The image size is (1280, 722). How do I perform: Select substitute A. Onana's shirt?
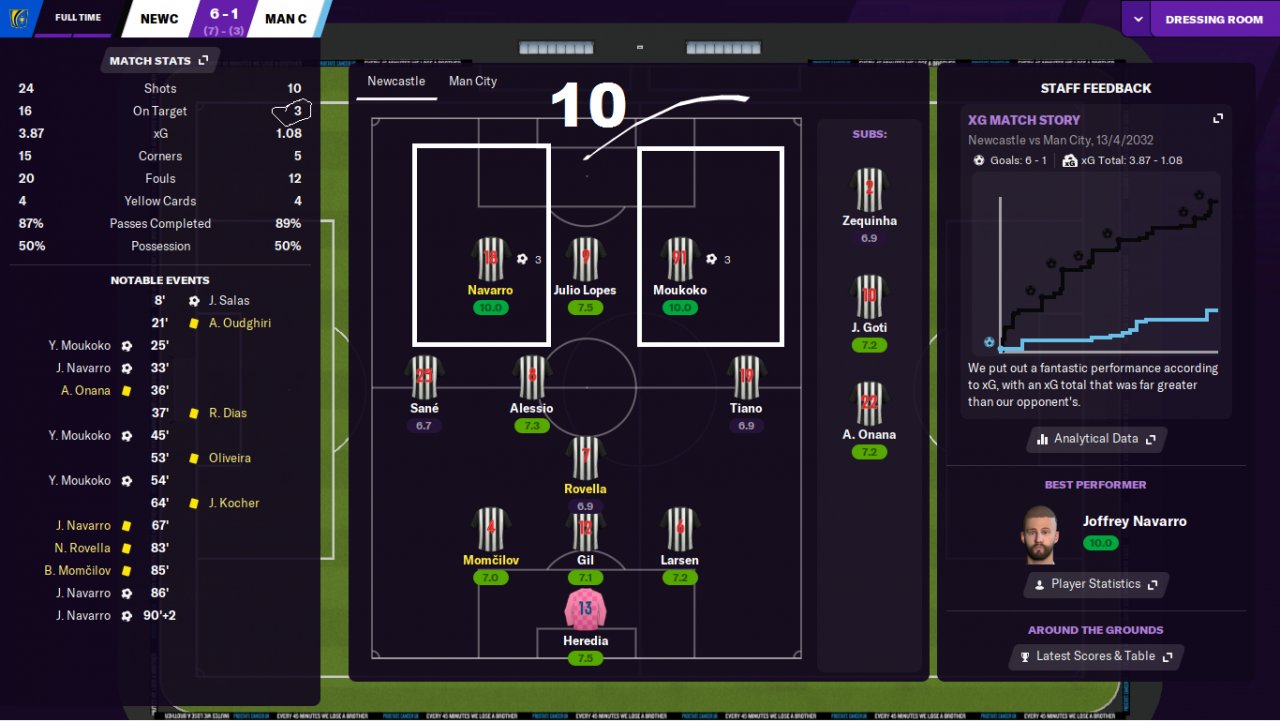point(869,404)
